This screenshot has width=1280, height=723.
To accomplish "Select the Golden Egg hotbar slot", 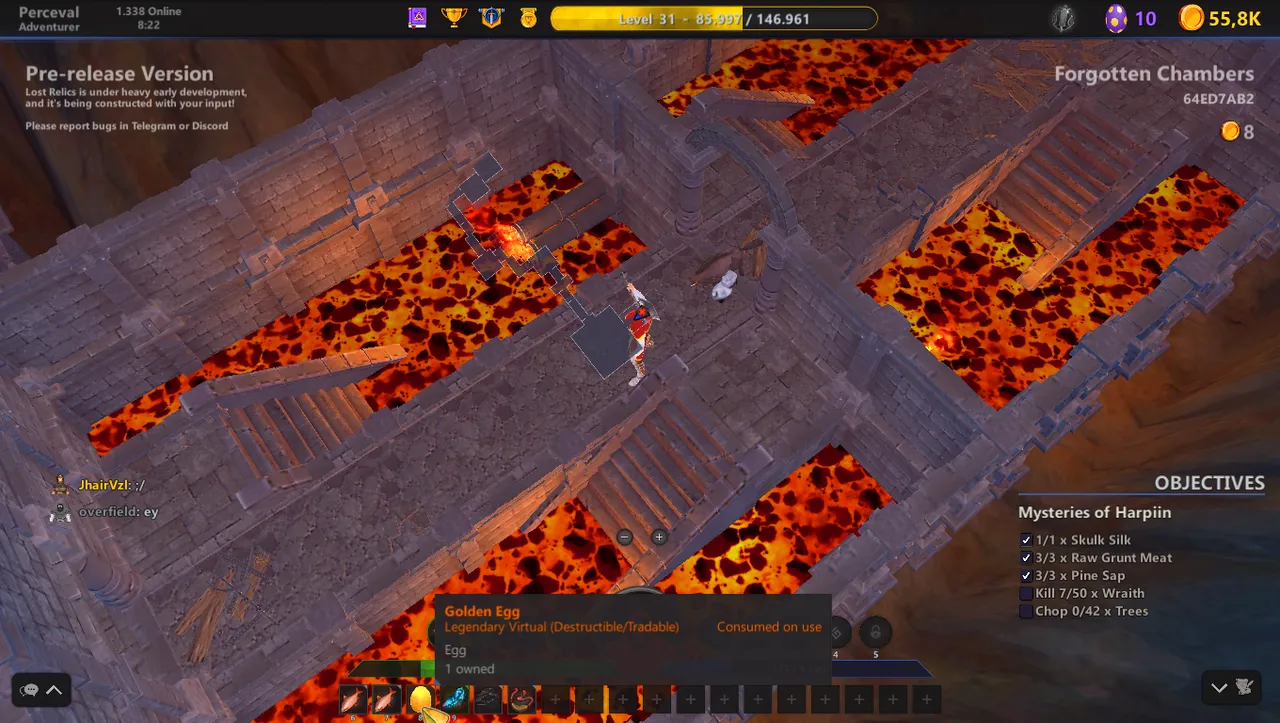I will [421, 699].
